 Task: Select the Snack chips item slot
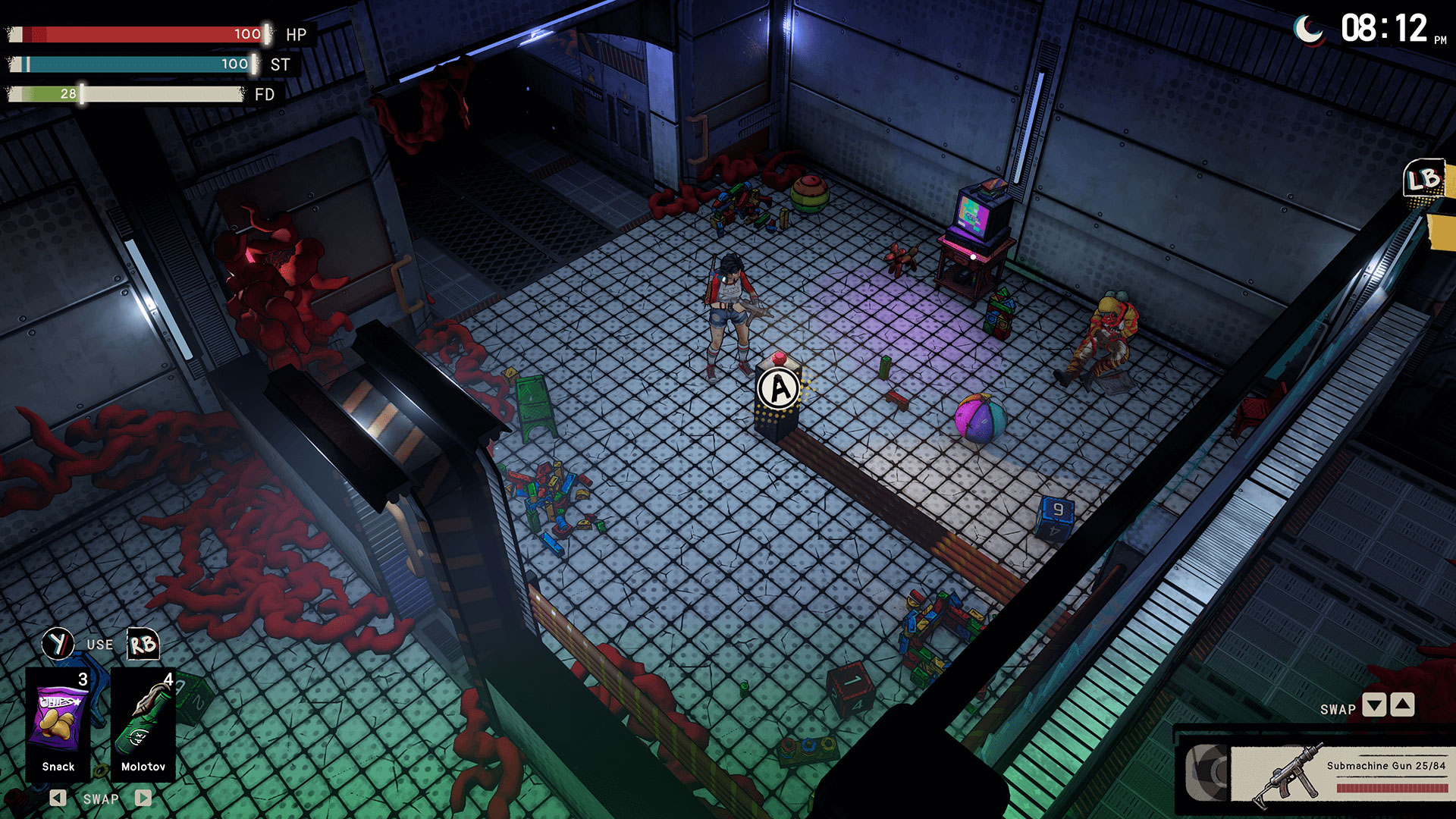[58, 724]
